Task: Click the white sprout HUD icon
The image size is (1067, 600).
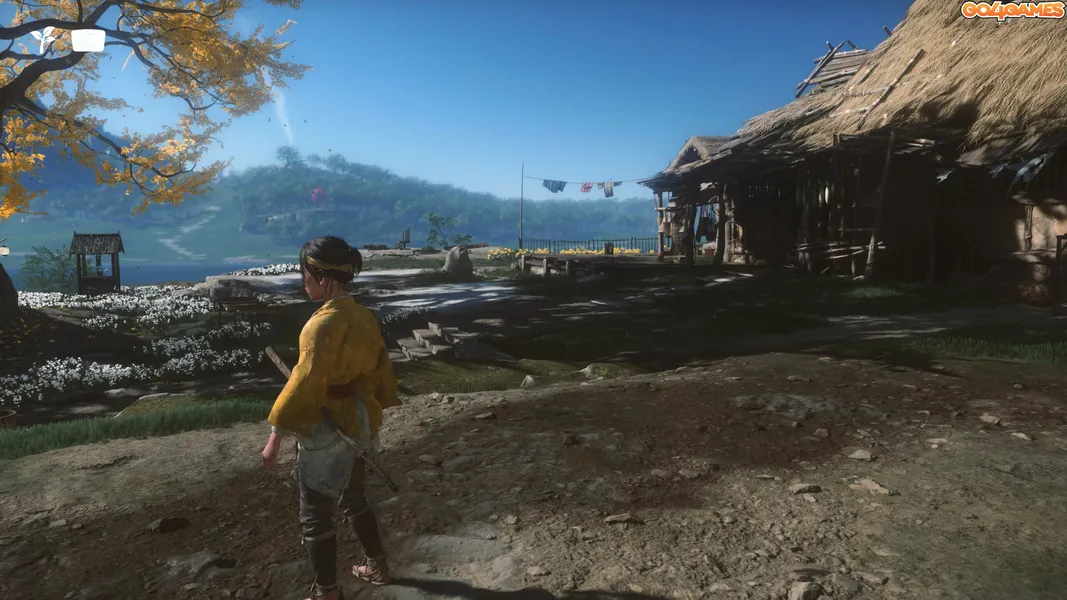Action: click(x=43, y=40)
